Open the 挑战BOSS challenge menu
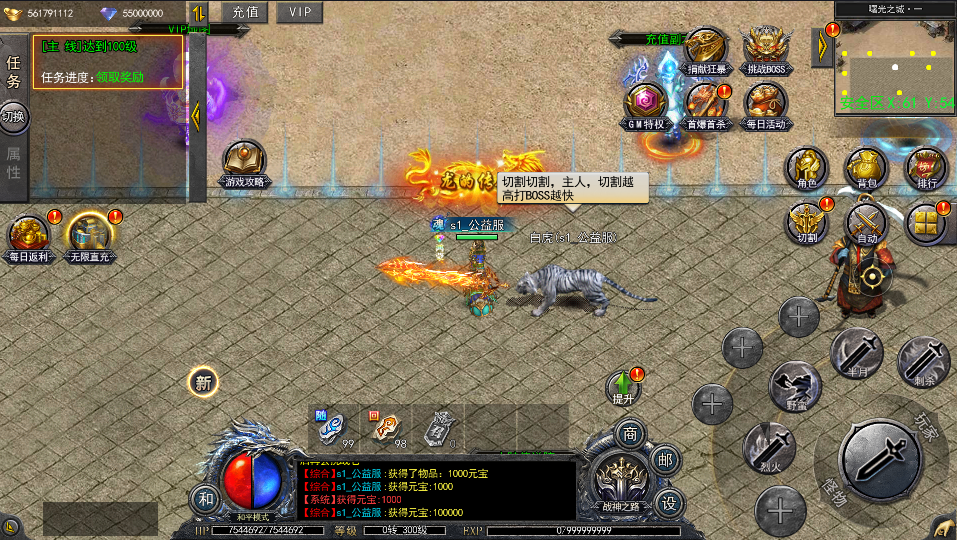This screenshot has height=540, width=957. [766, 50]
